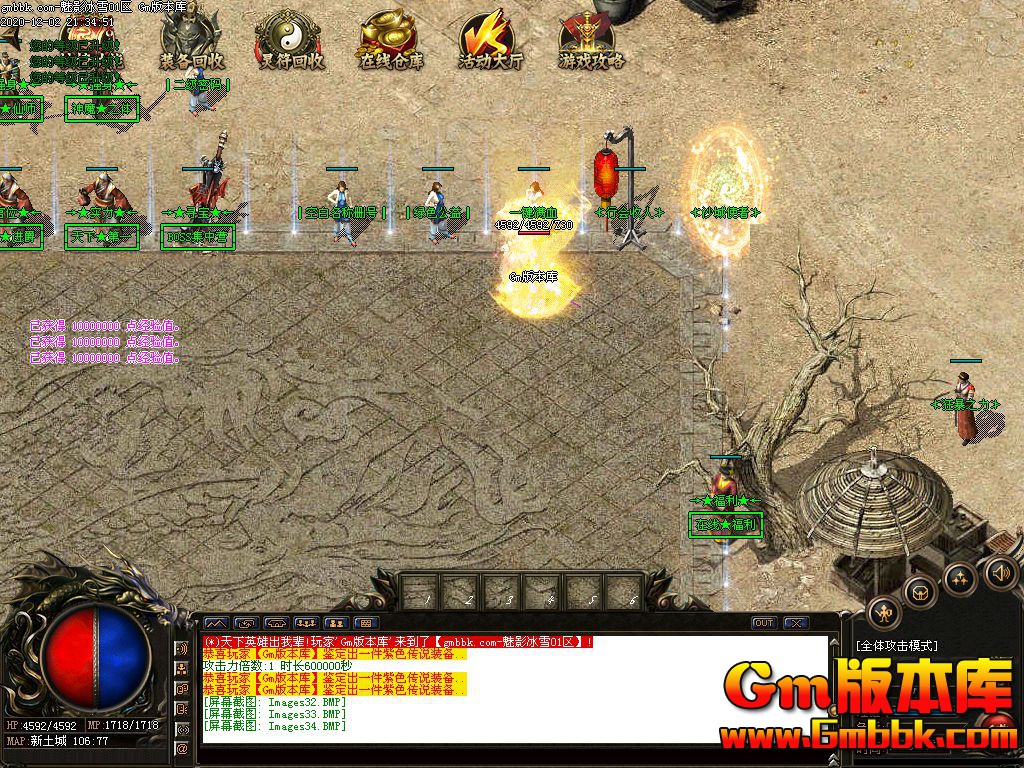Open the 游戏攻略 game guide
1024x768 pixels.
click(591, 40)
